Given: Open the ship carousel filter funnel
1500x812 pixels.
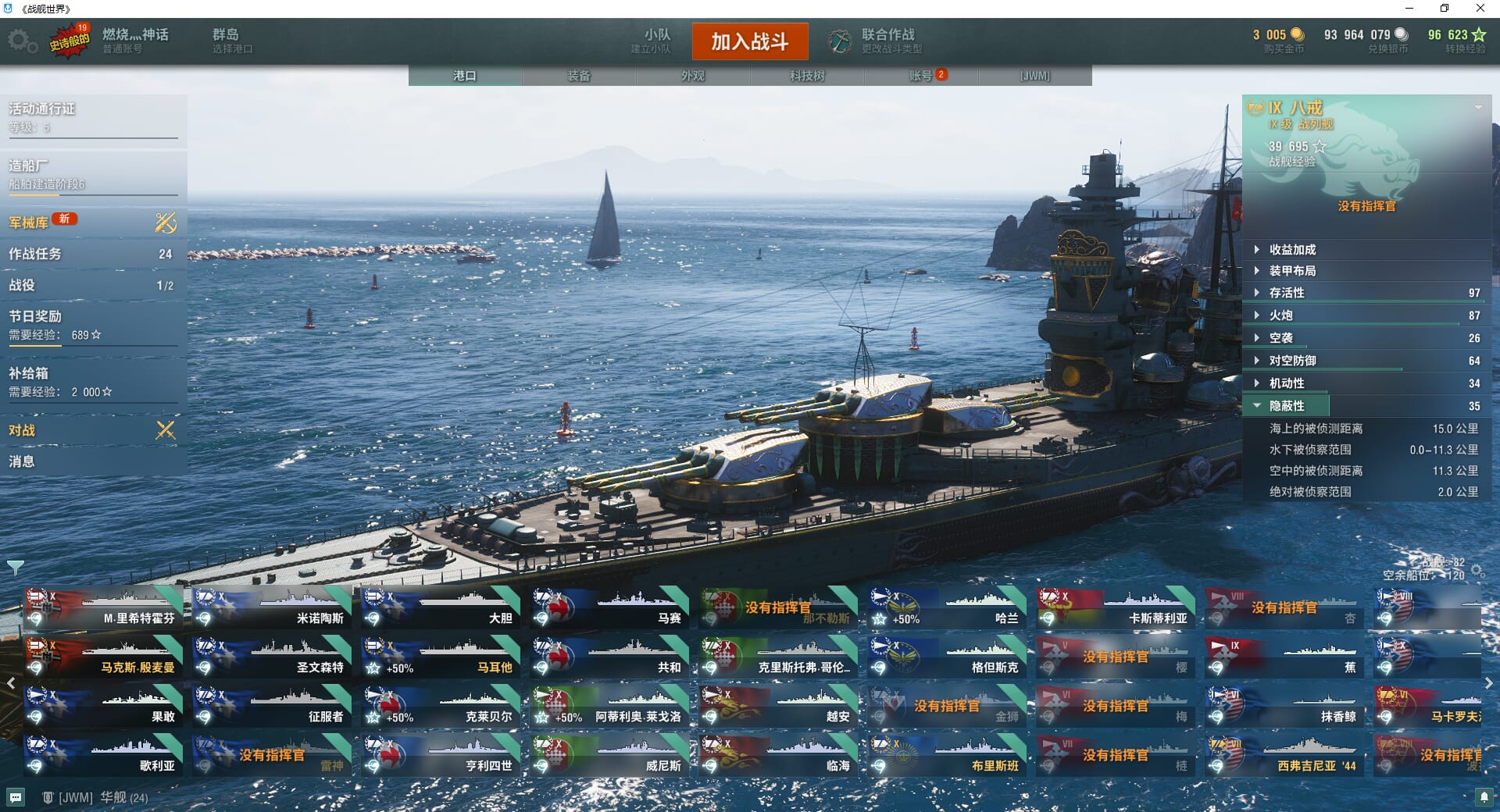Looking at the screenshot, I should pos(15,567).
